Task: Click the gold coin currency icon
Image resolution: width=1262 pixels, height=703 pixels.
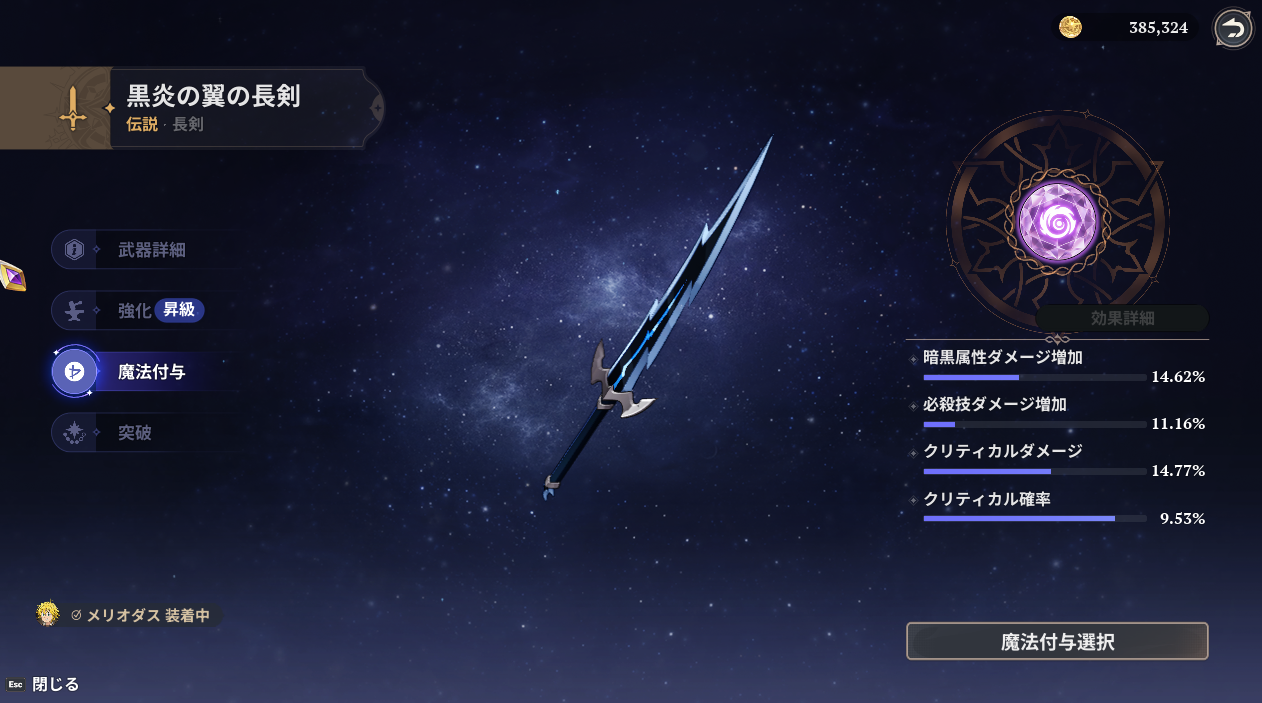Action: [1070, 28]
